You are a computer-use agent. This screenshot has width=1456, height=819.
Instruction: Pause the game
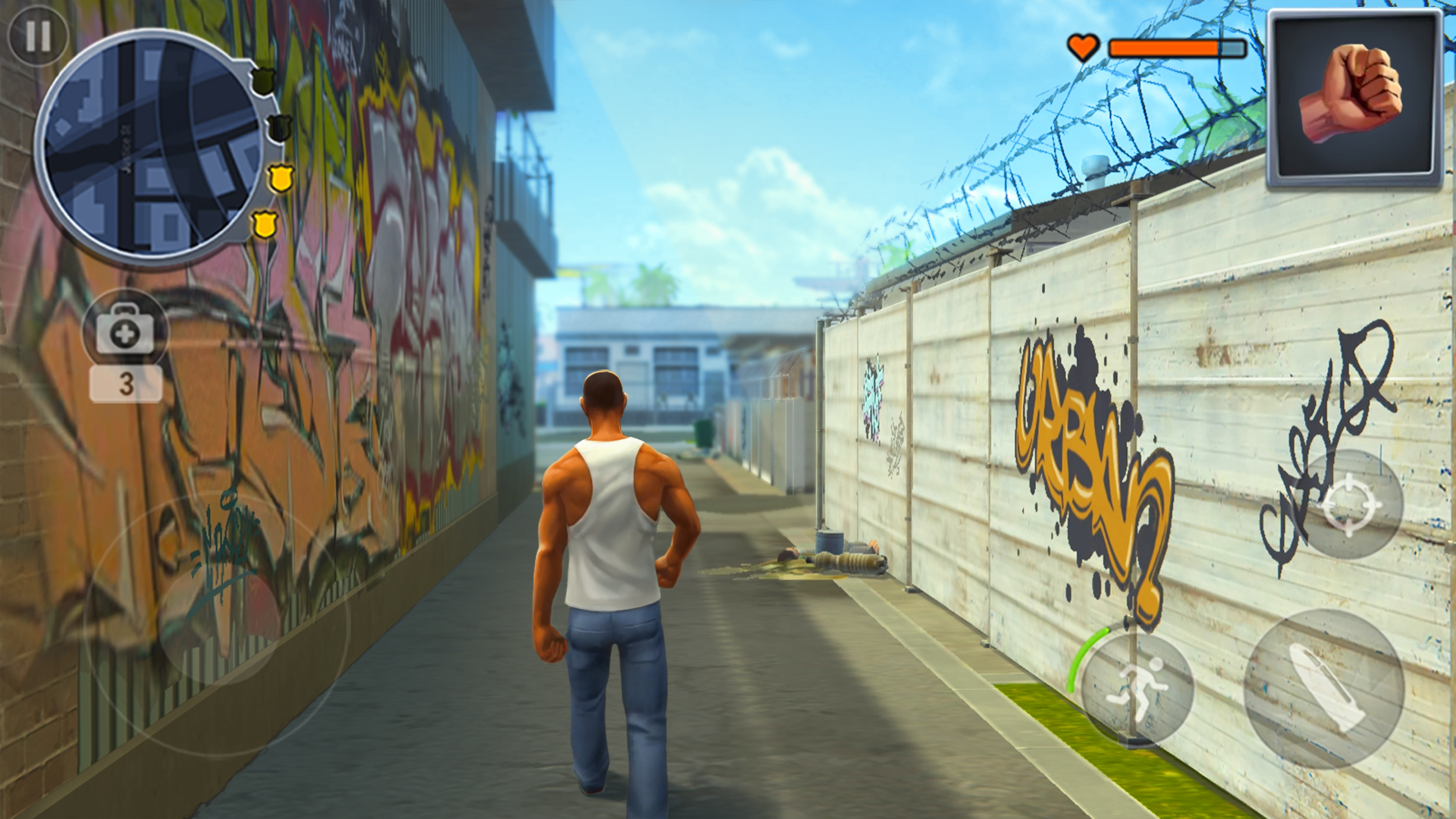[x=38, y=36]
